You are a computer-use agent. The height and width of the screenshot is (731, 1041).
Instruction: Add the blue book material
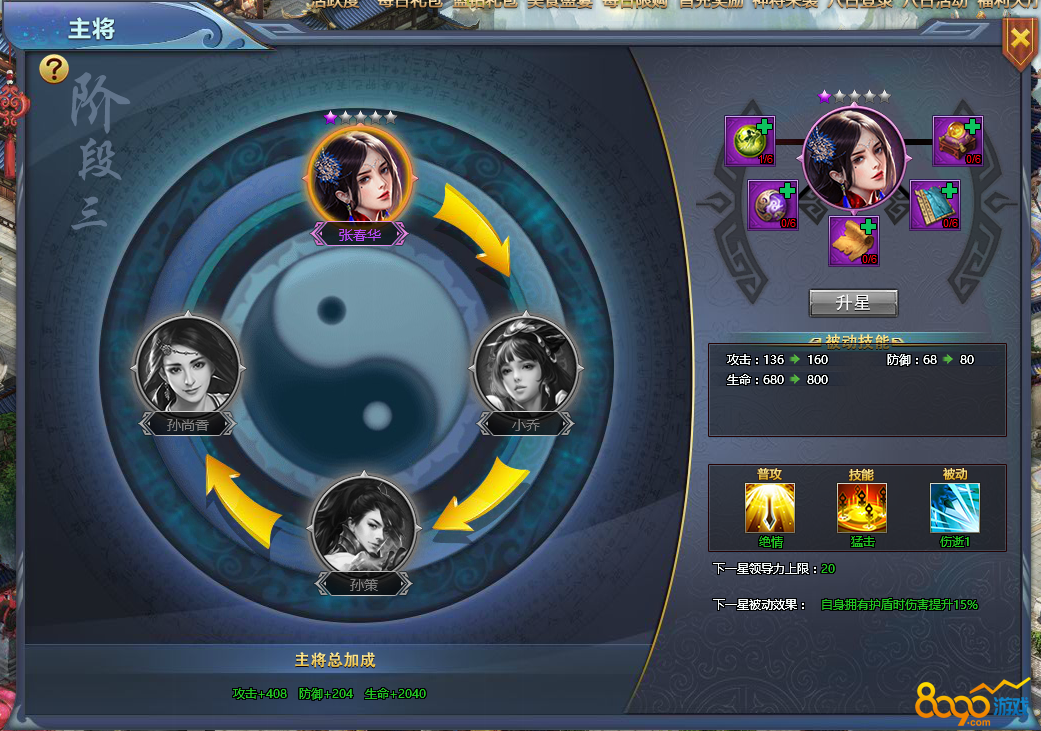tap(934, 205)
